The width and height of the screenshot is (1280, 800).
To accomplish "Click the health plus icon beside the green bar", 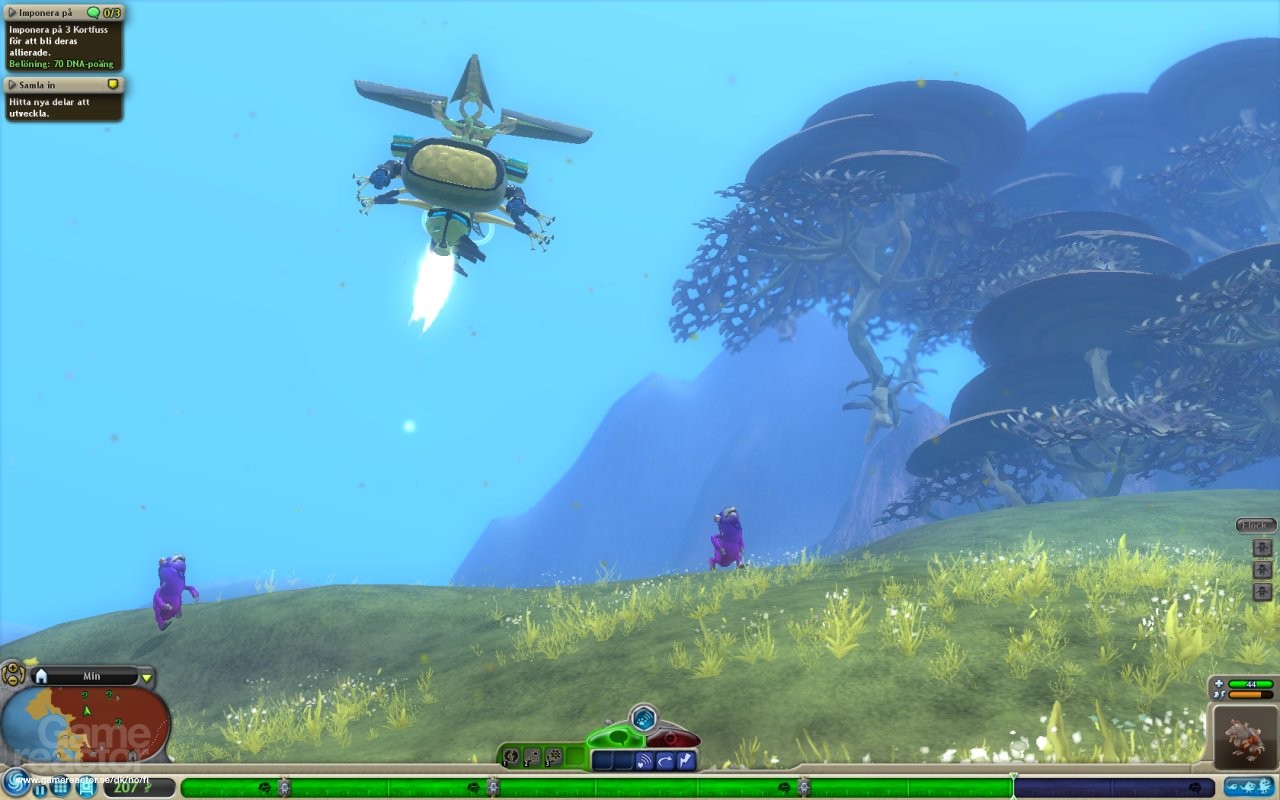I will pyautogui.click(x=1219, y=683).
